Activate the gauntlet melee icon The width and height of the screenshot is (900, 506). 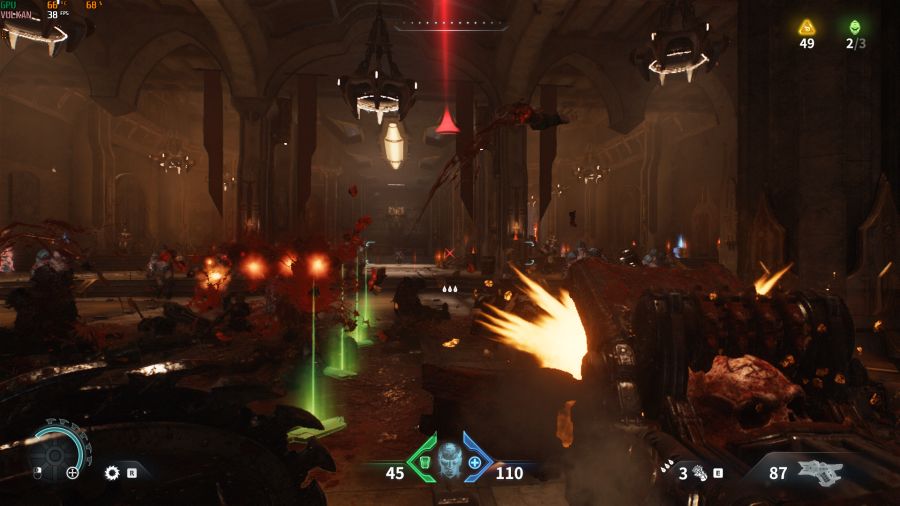pyautogui.click(x=697, y=472)
